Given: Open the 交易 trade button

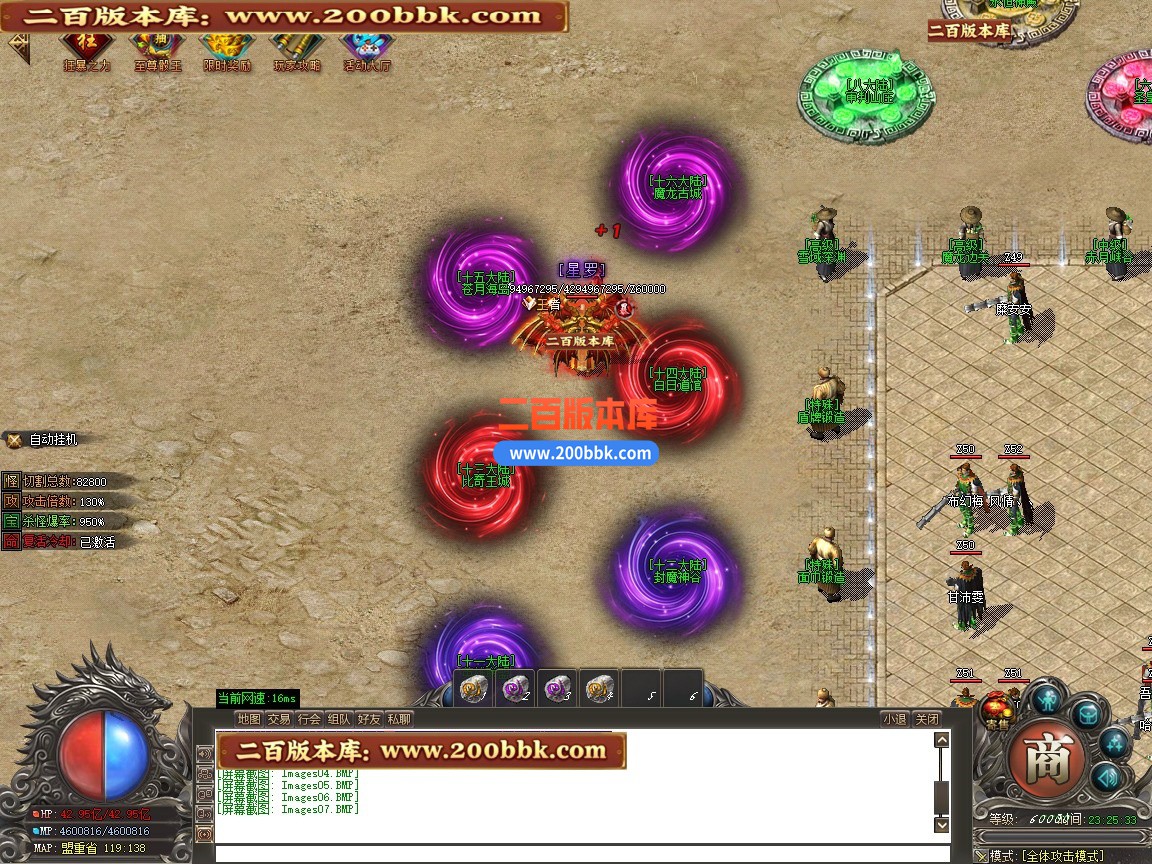Looking at the screenshot, I should tap(279, 719).
